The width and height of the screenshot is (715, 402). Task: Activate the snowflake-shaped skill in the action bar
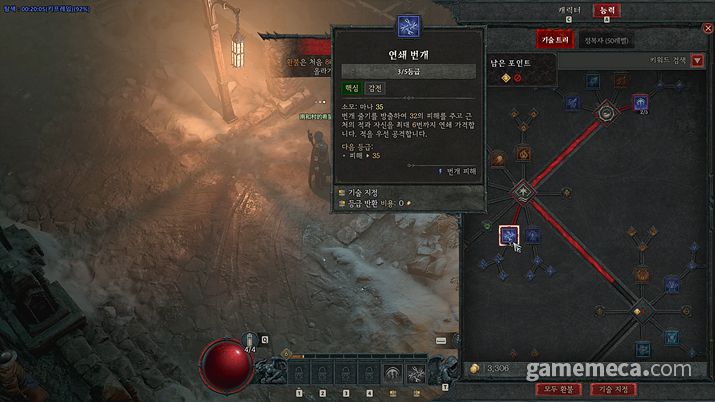418,374
